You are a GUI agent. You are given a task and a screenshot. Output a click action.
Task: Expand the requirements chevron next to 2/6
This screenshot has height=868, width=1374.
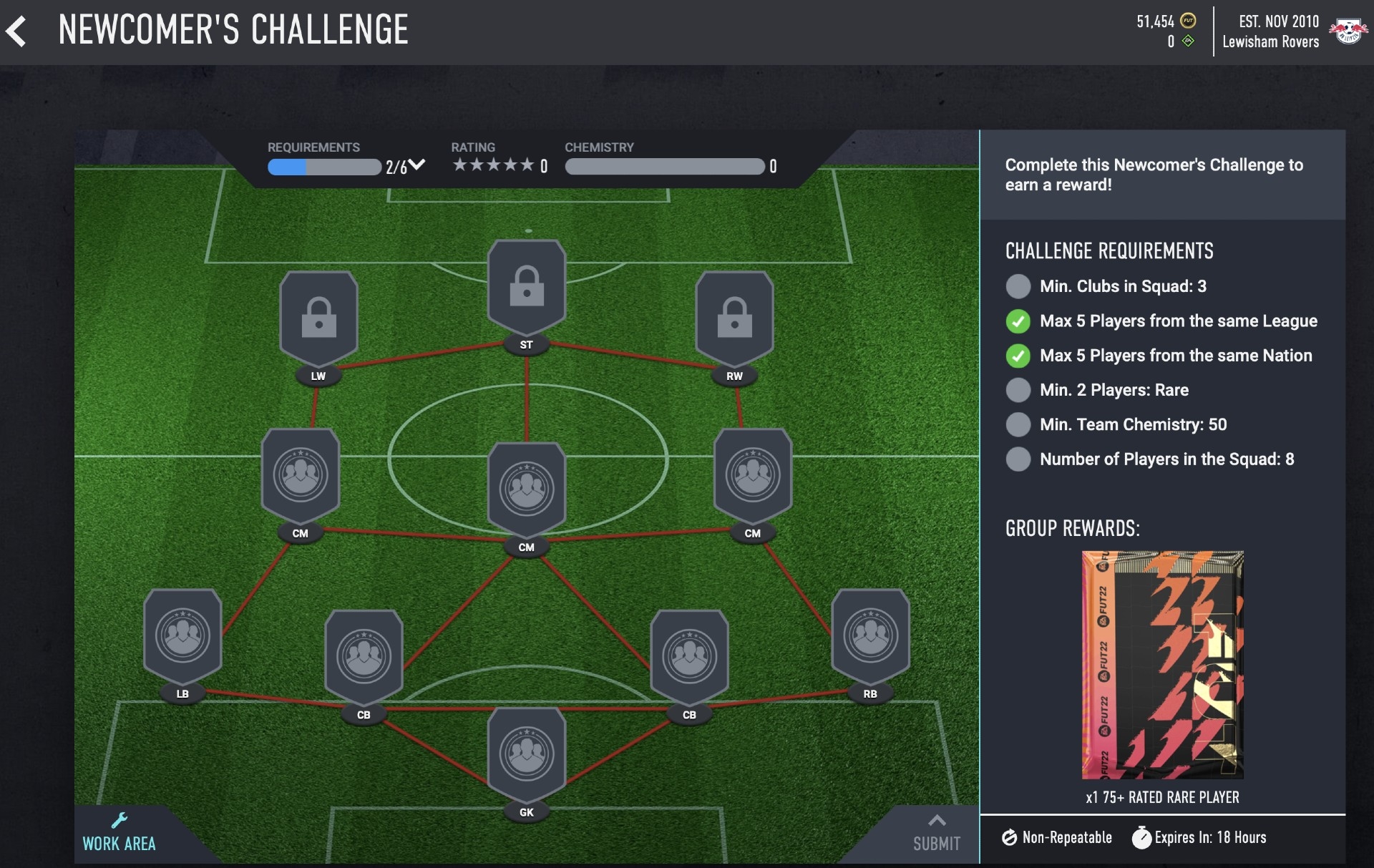pyautogui.click(x=417, y=165)
